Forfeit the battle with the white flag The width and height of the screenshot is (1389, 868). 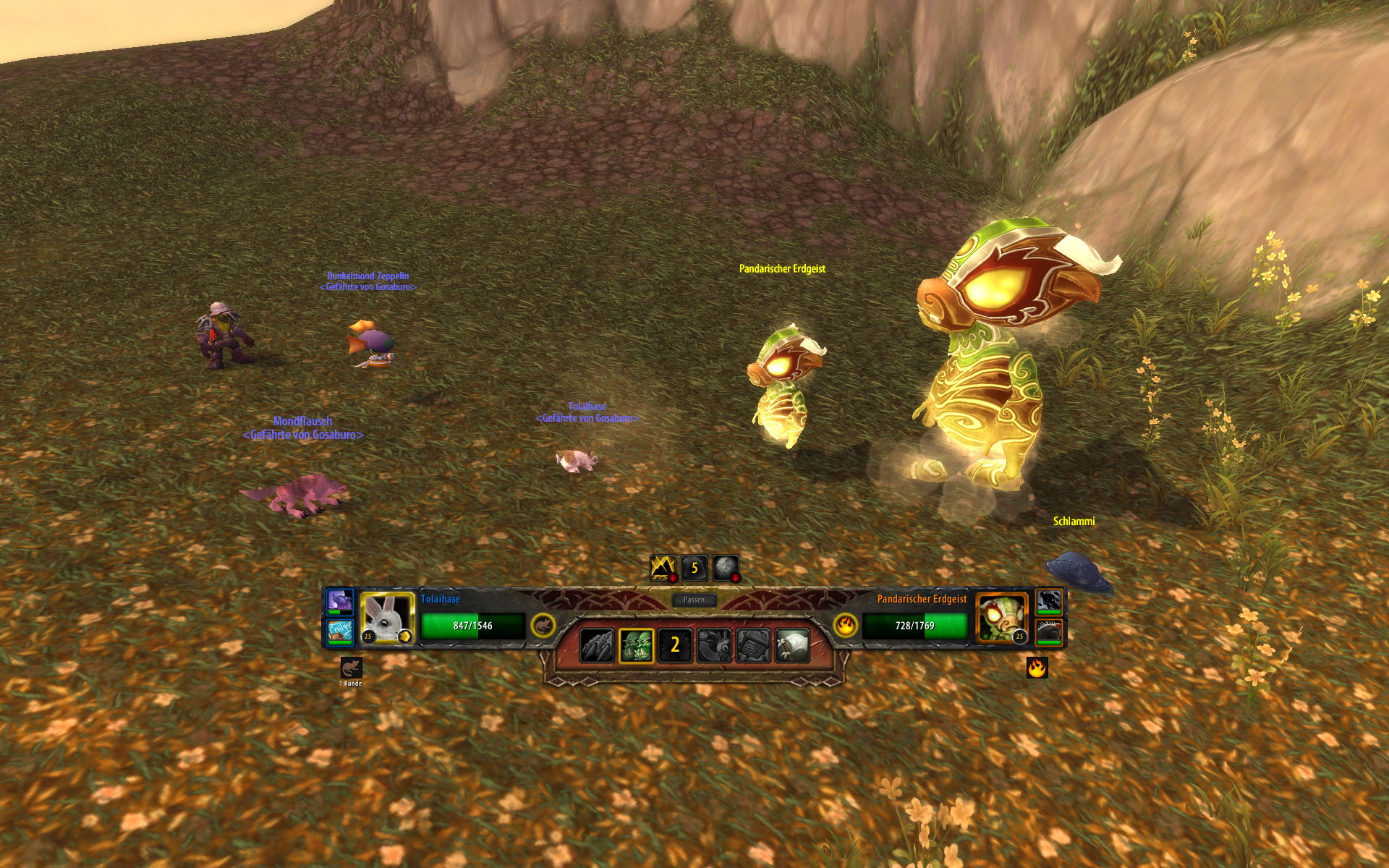792,645
